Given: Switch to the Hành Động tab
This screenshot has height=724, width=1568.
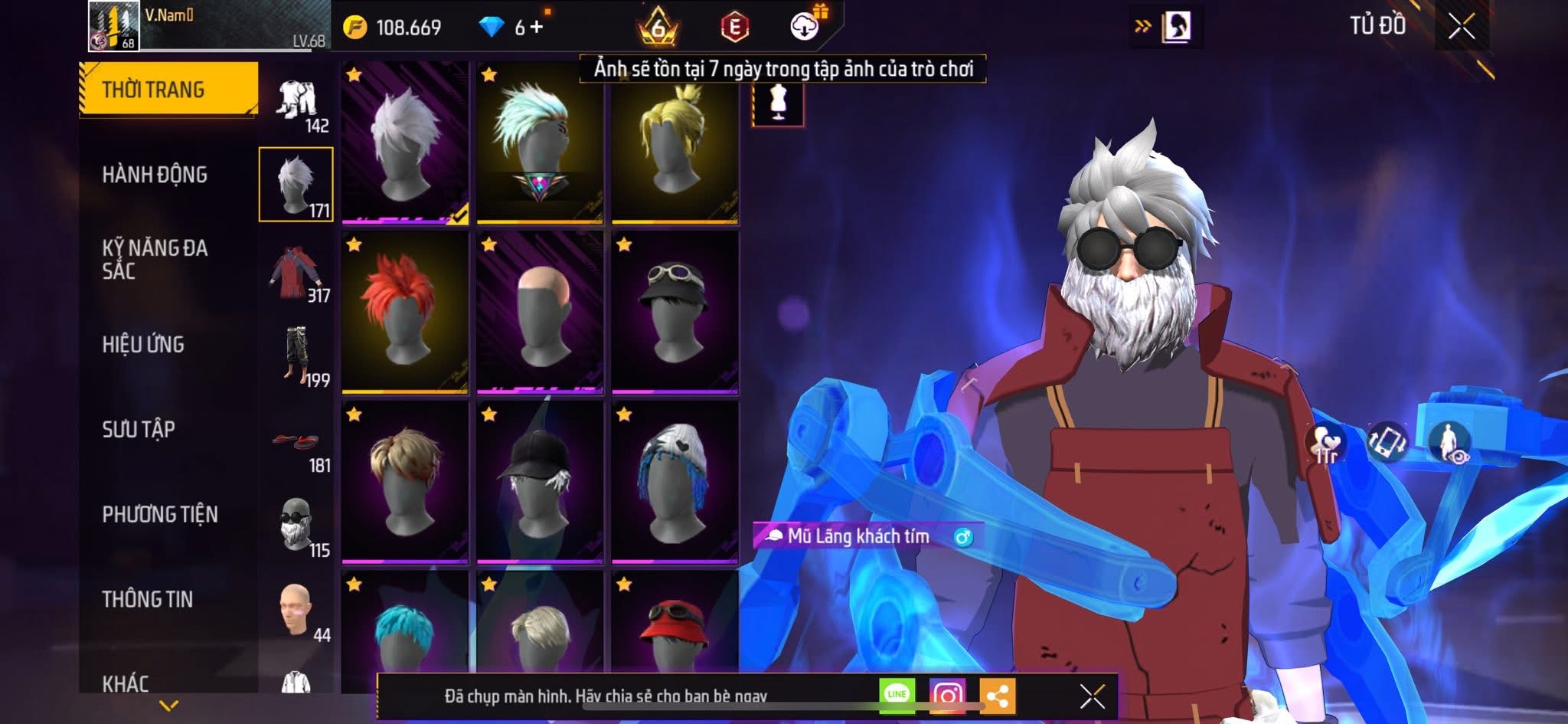Looking at the screenshot, I should (155, 175).
